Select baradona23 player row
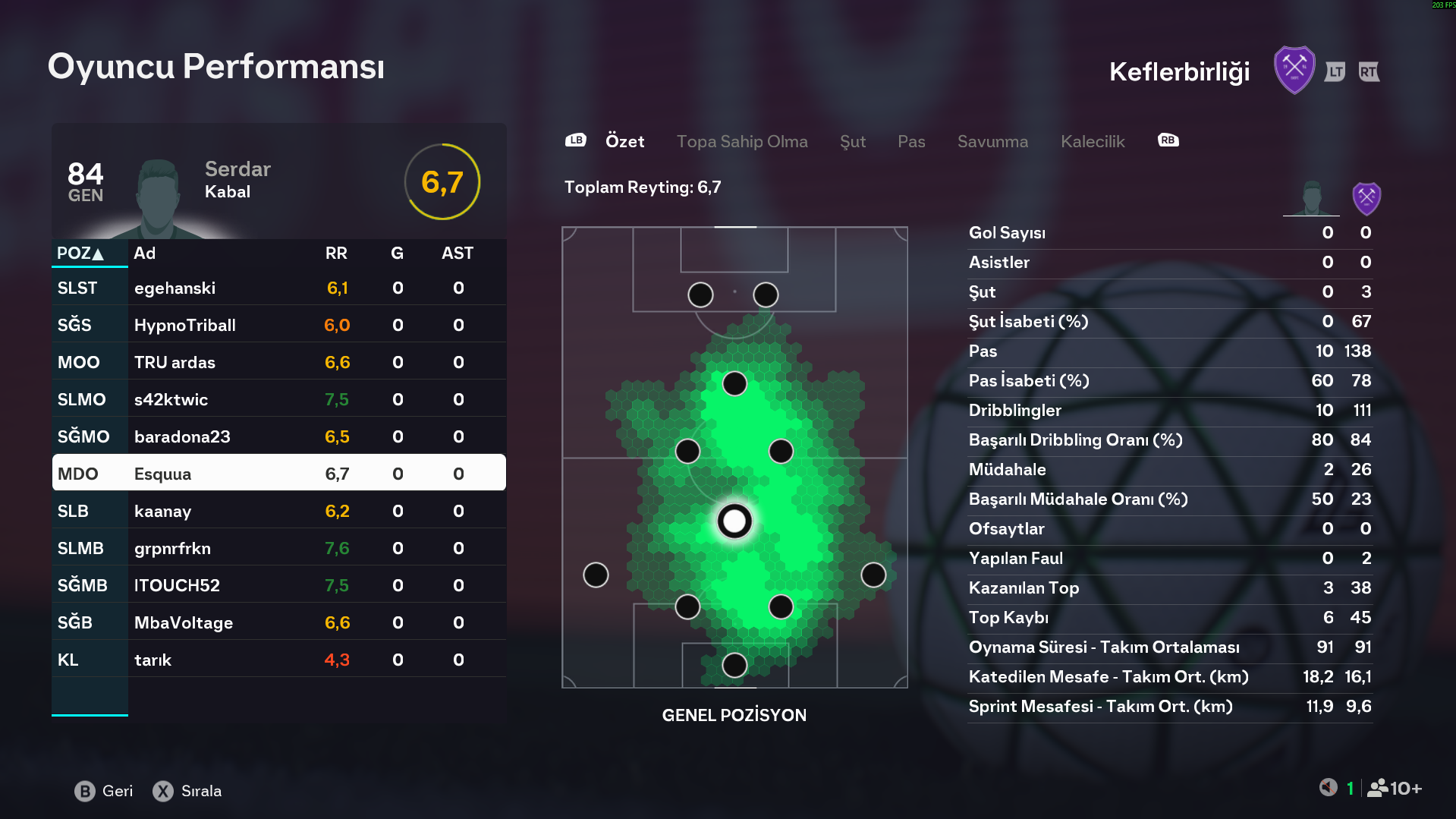The width and height of the screenshot is (1456, 819). pos(278,437)
